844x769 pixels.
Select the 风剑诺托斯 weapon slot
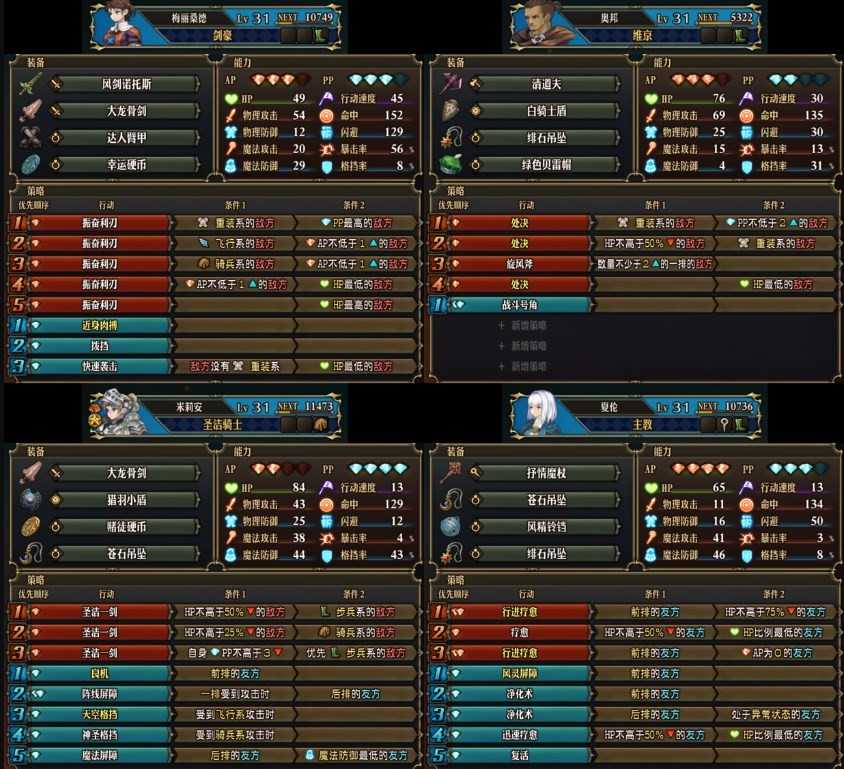coord(124,84)
